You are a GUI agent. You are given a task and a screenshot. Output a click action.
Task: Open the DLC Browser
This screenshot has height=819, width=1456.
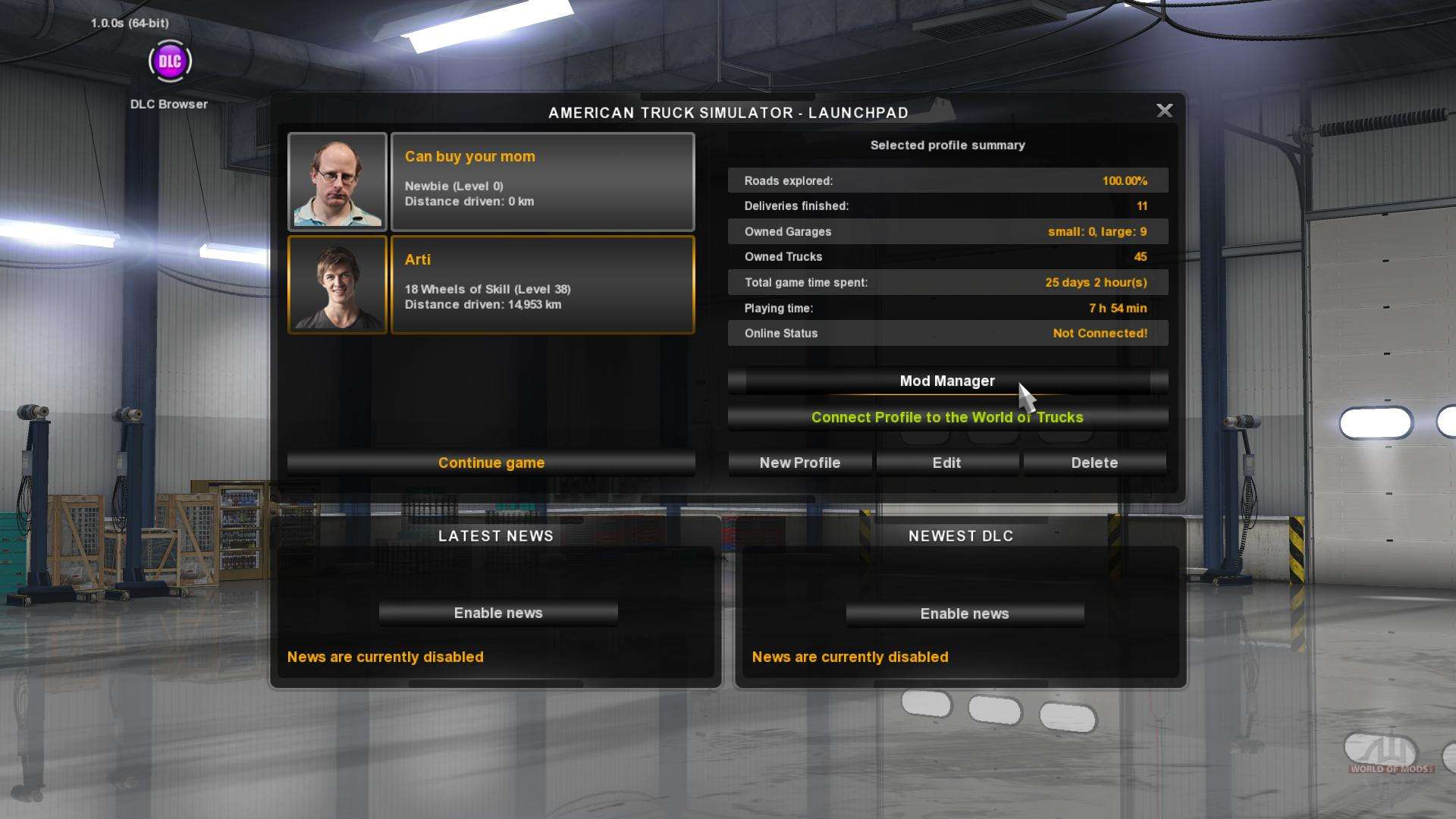coord(170,62)
